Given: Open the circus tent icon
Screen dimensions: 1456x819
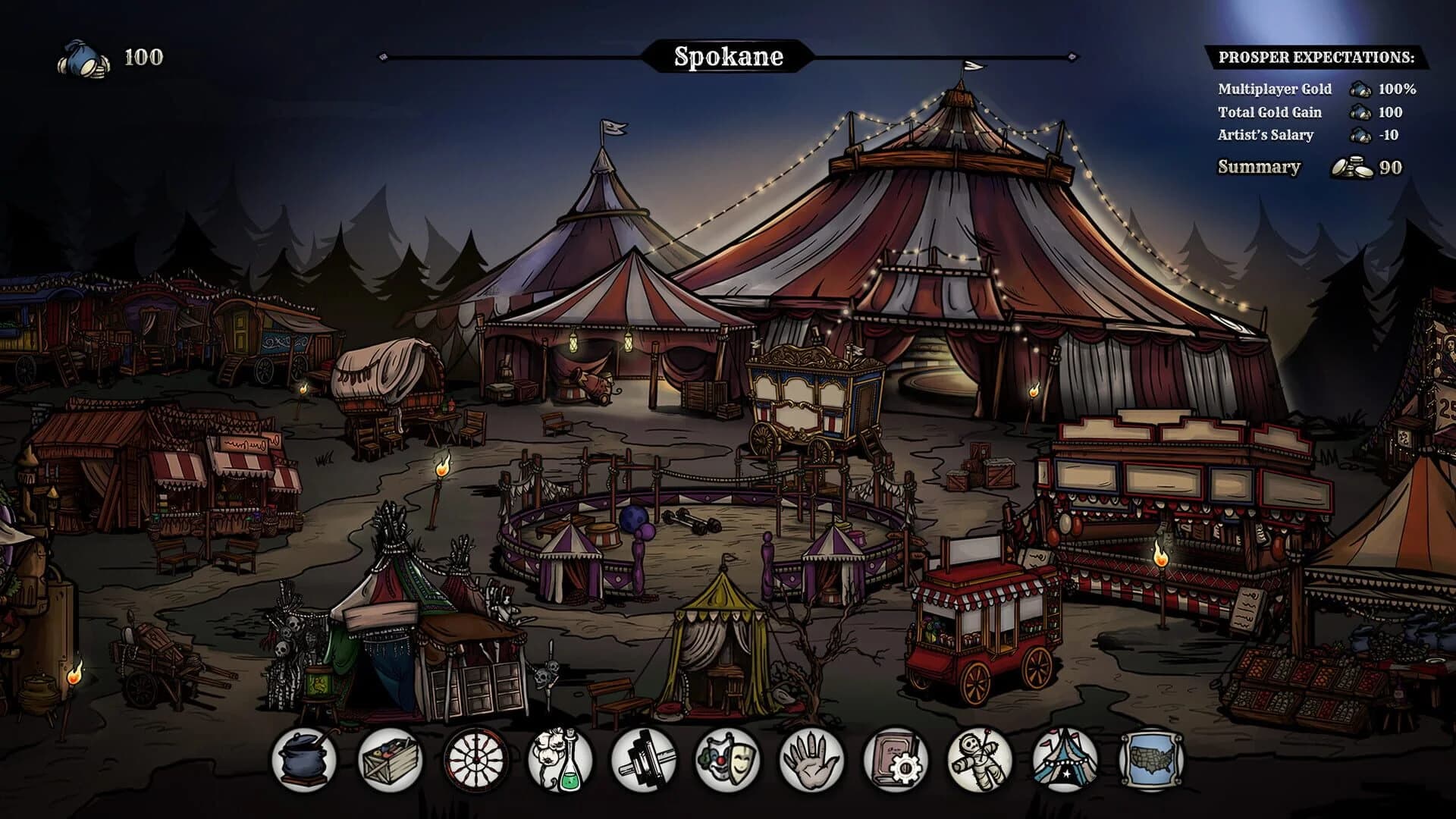Looking at the screenshot, I should 1065,765.
